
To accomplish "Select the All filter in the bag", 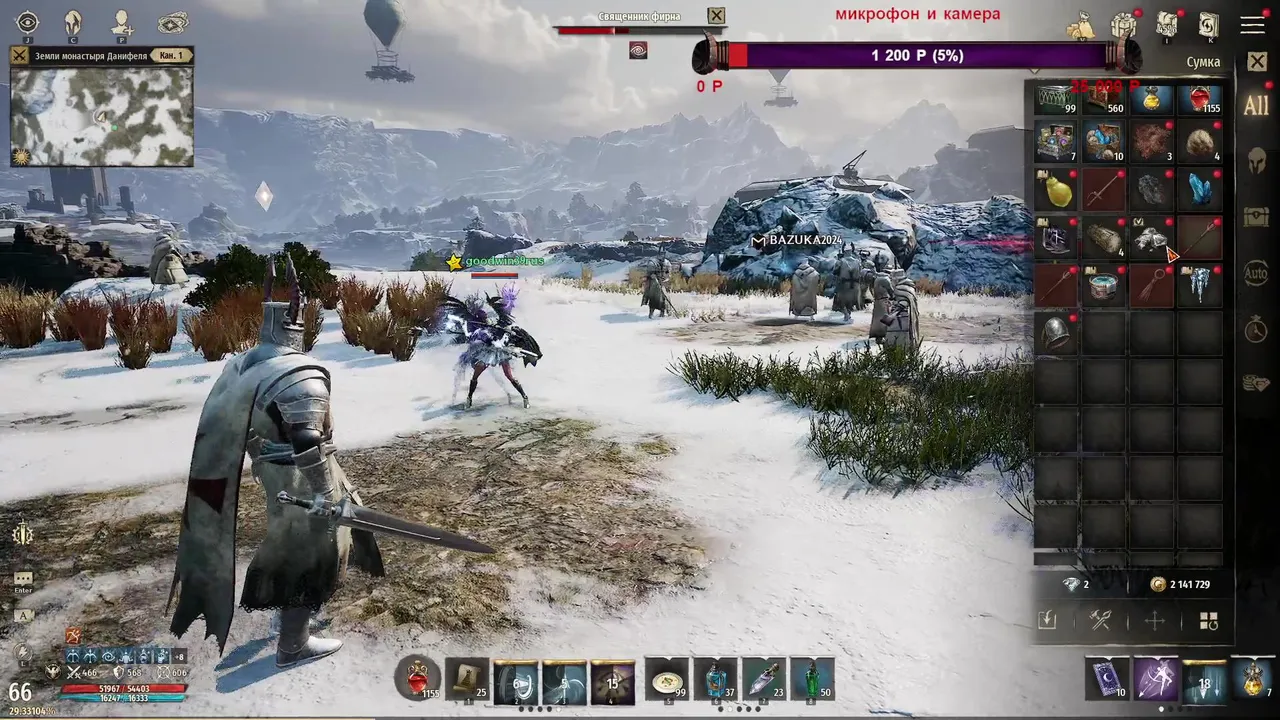I will point(1256,106).
